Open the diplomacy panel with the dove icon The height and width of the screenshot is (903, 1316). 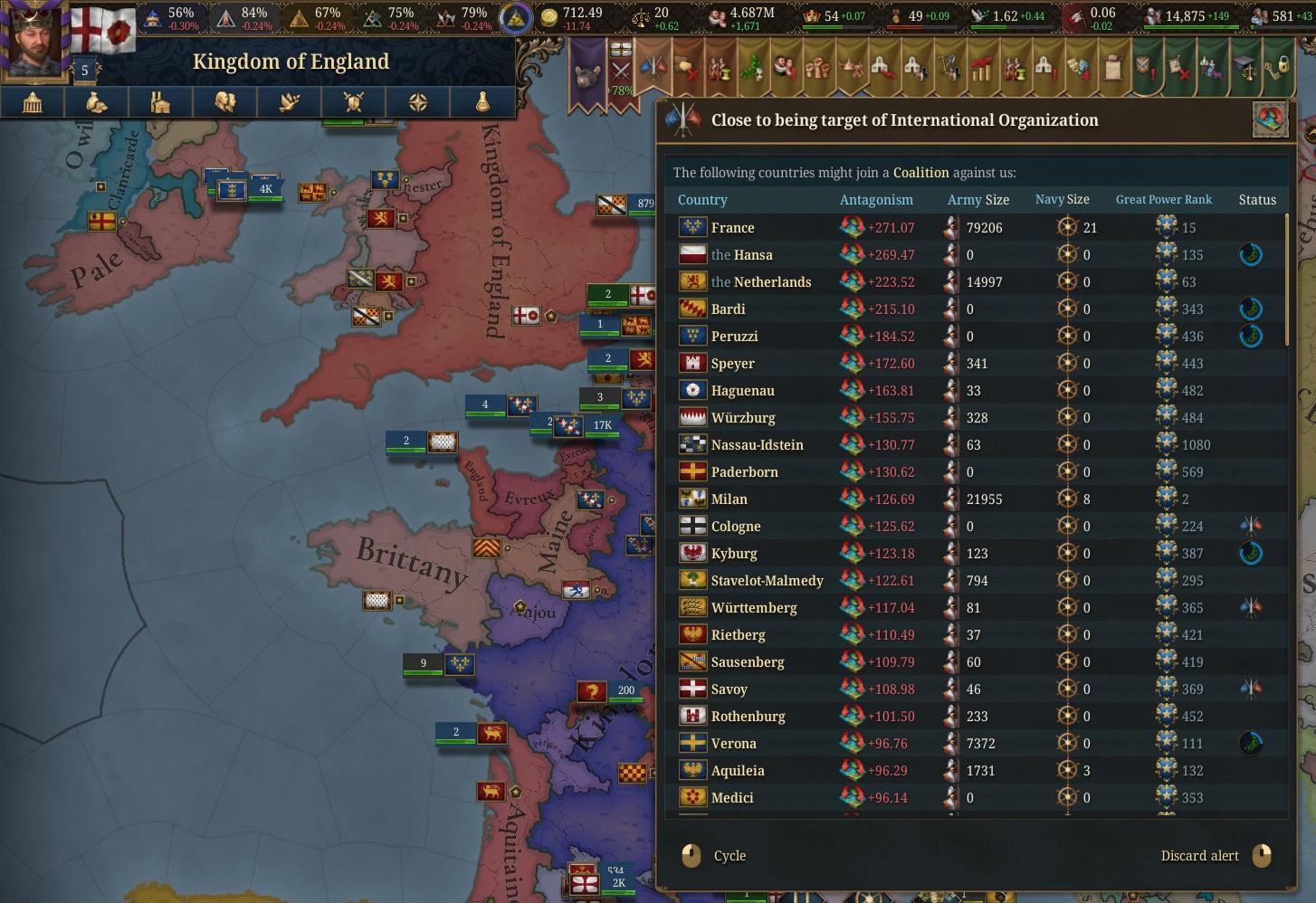[x=290, y=102]
